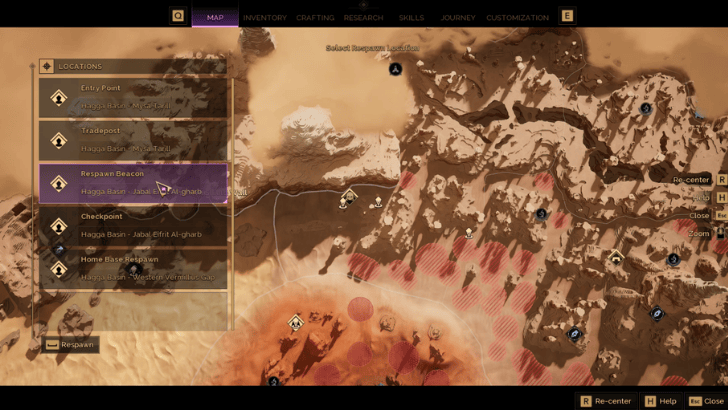Open the Crafting tab
Screen dimensions: 728x410
(x=315, y=17)
